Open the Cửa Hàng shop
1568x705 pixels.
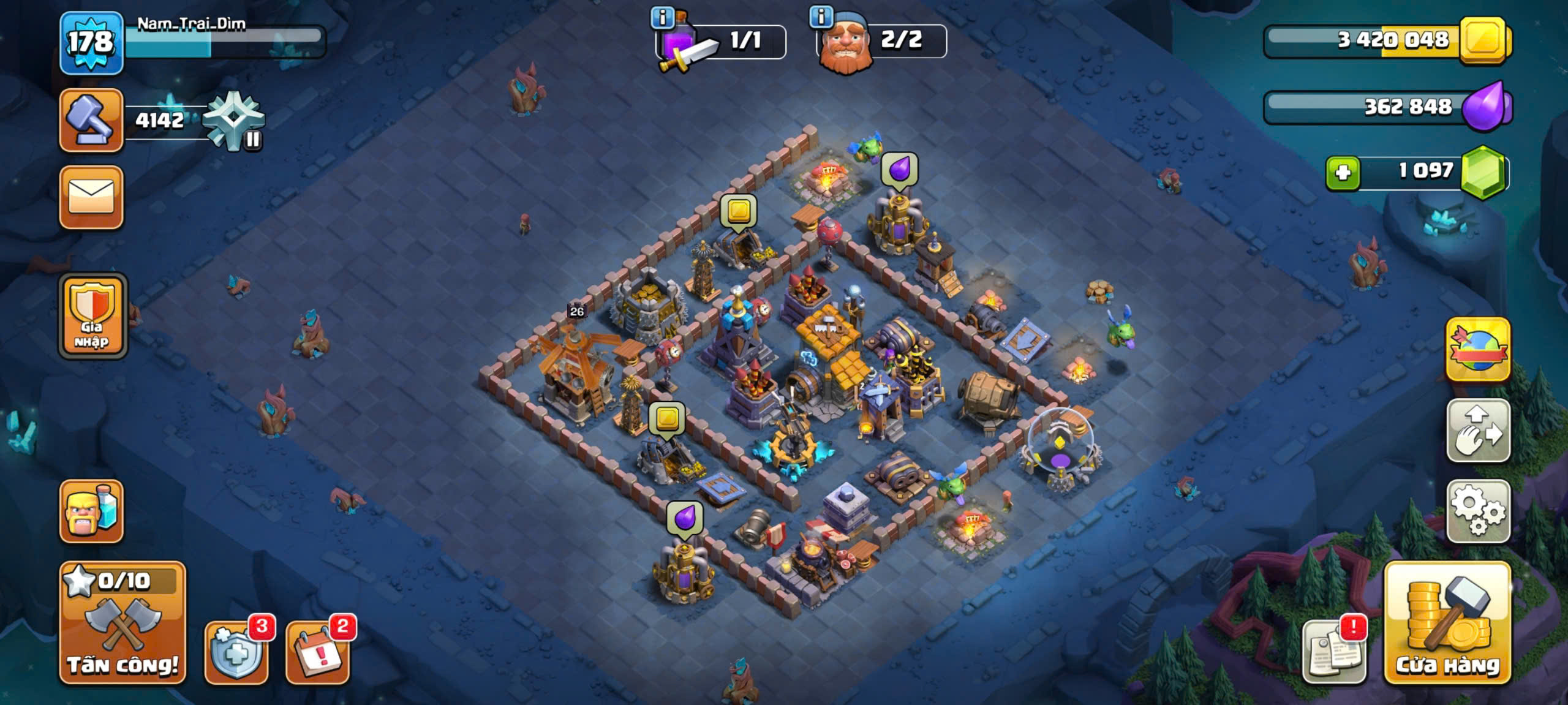[x=1447, y=623]
